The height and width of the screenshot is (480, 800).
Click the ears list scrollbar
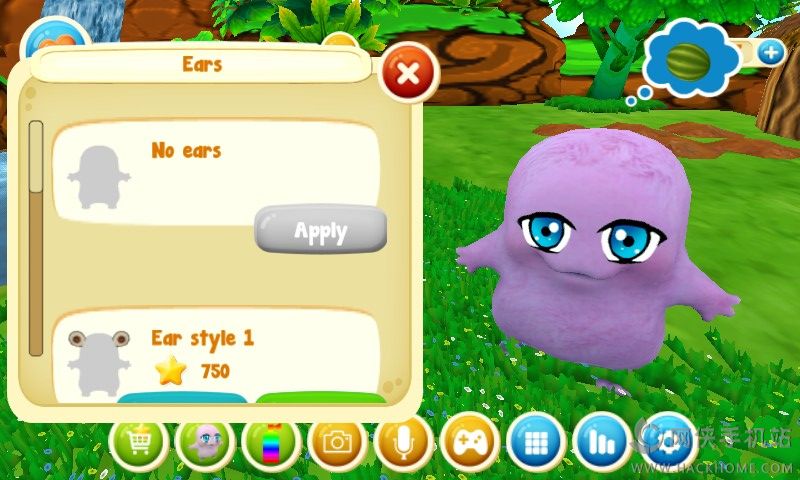(36, 238)
